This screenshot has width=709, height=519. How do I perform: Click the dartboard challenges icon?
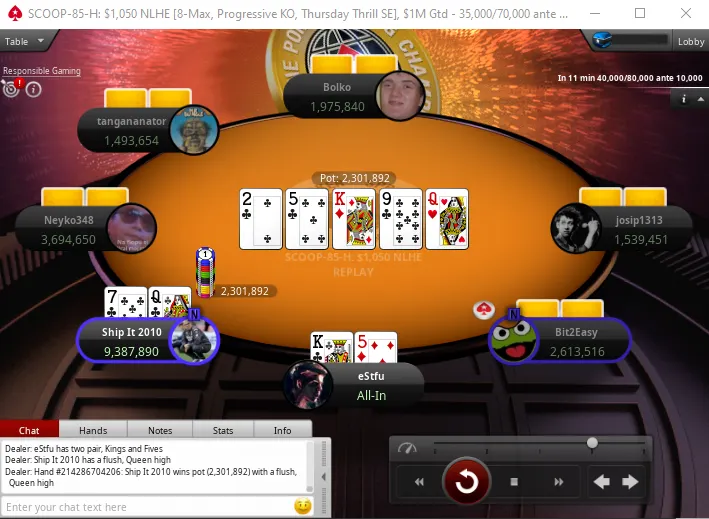click(x=12, y=88)
